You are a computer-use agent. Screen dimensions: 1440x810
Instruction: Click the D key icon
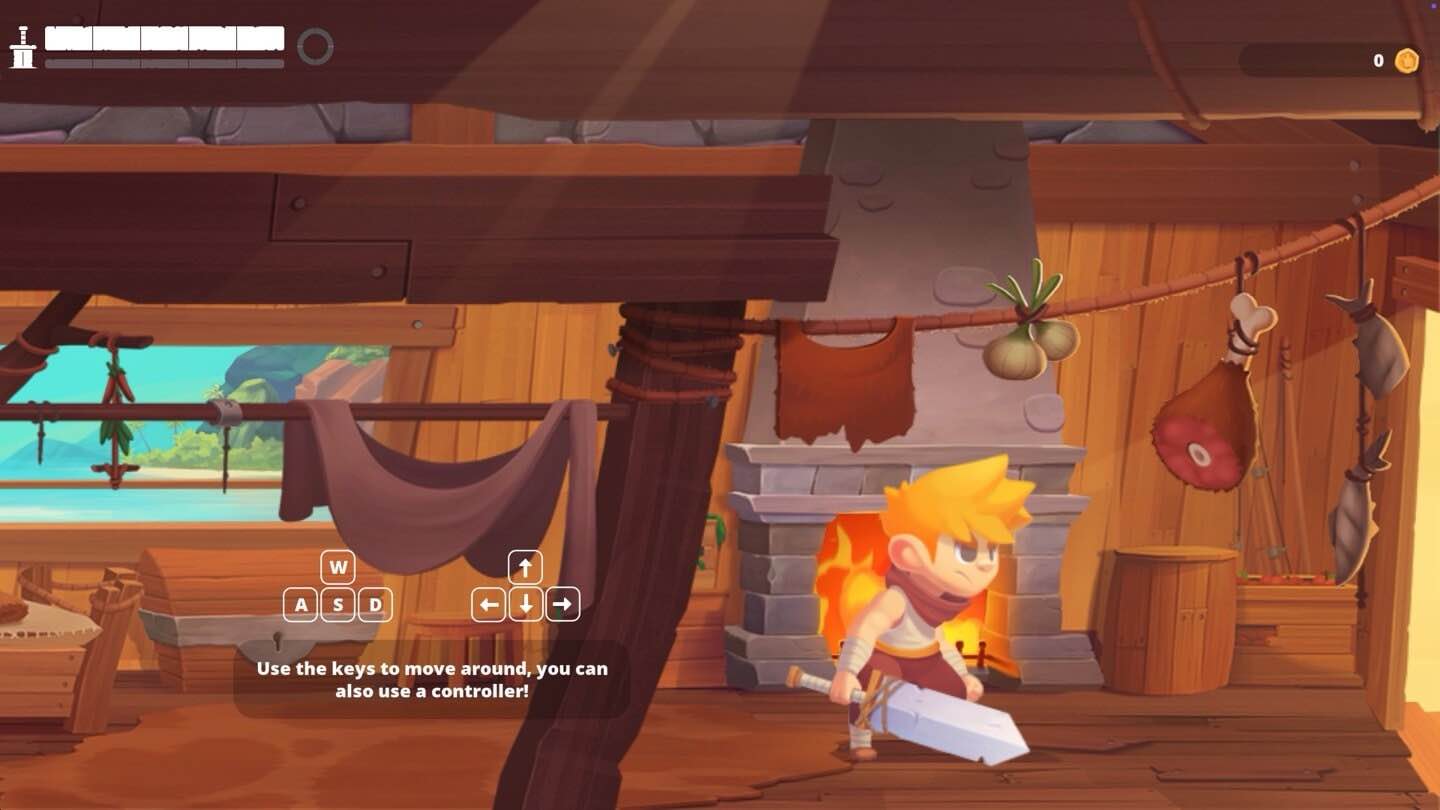click(x=375, y=604)
